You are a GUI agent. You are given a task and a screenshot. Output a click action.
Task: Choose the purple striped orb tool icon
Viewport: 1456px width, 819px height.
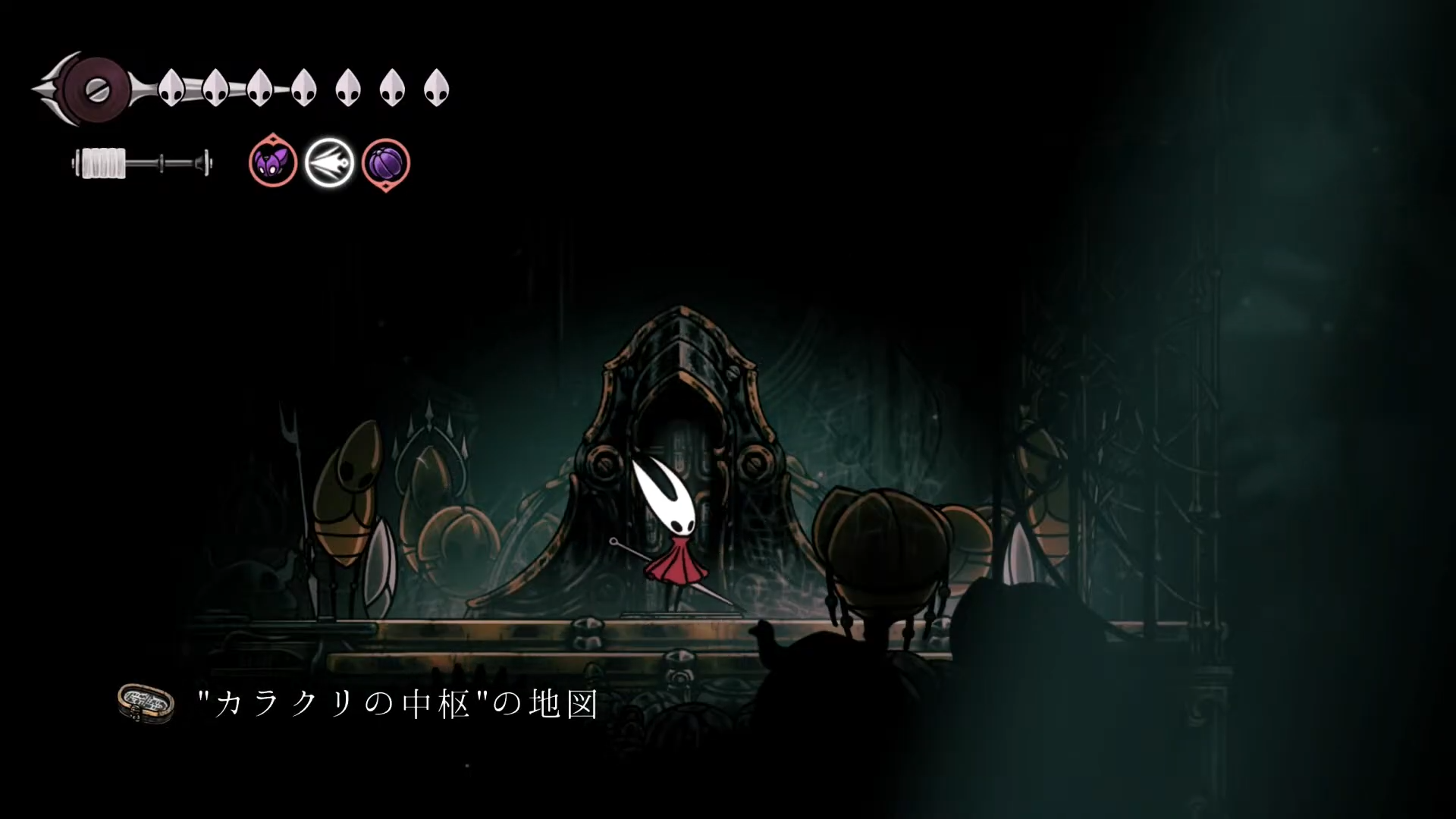coord(386,163)
